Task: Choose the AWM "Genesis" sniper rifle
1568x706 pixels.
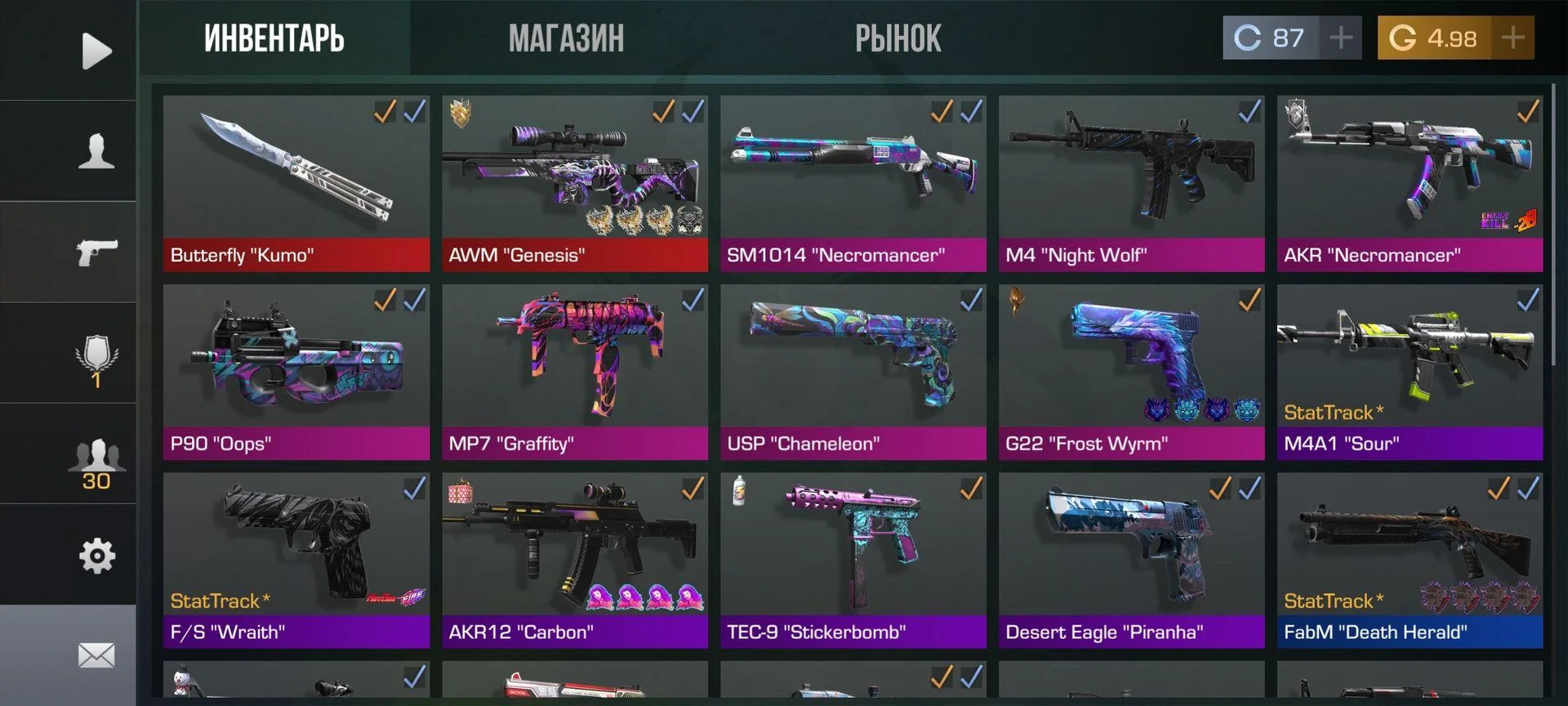Action: tap(574, 183)
